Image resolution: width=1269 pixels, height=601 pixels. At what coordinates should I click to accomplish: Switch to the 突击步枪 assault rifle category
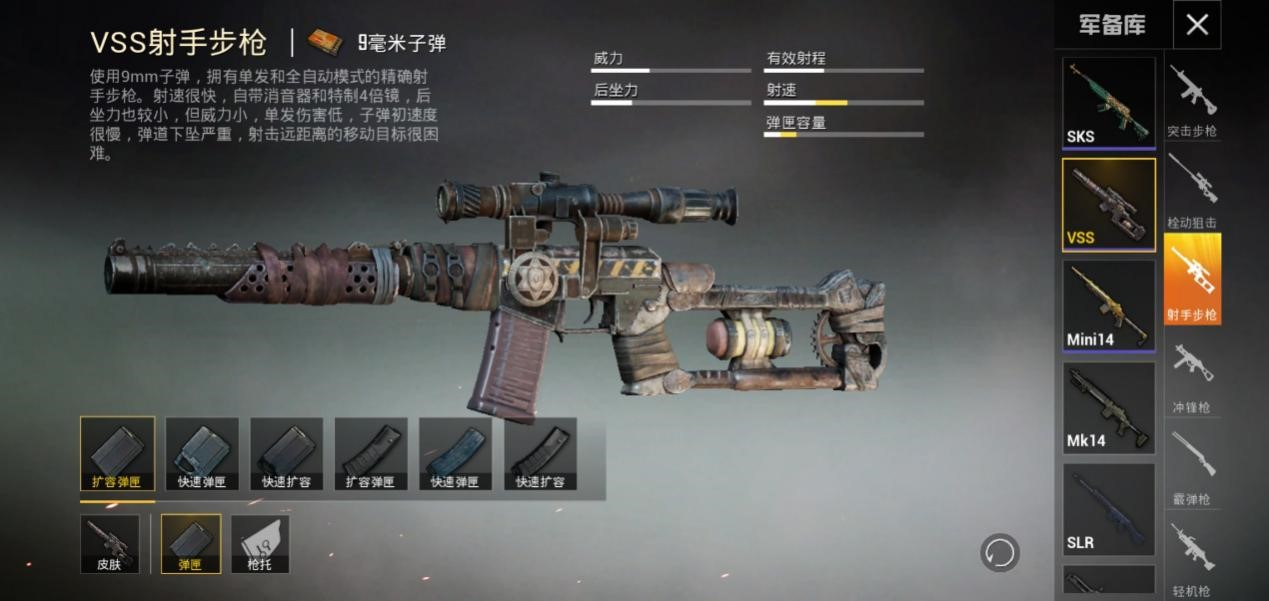tap(1192, 100)
